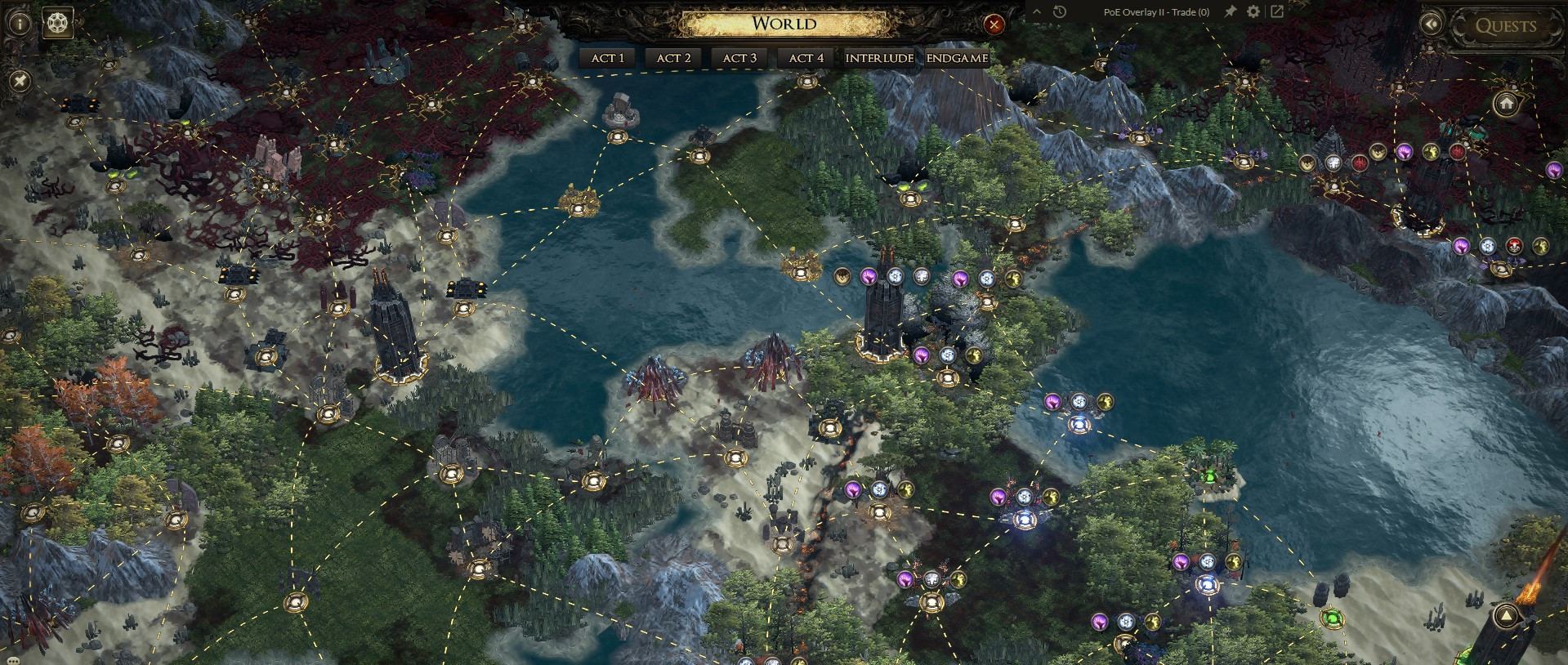Show the Act 4 map
This screenshot has width=1568, height=665.
coord(806,58)
